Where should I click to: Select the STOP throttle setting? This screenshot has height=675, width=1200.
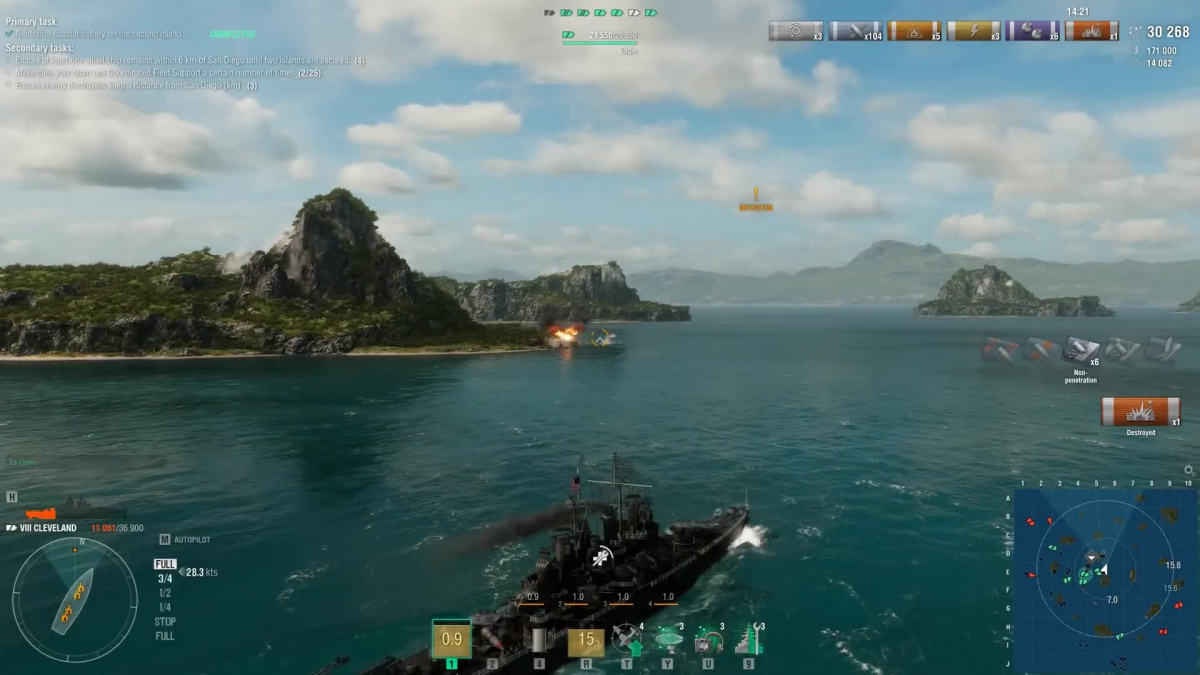[x=165, y=621]
